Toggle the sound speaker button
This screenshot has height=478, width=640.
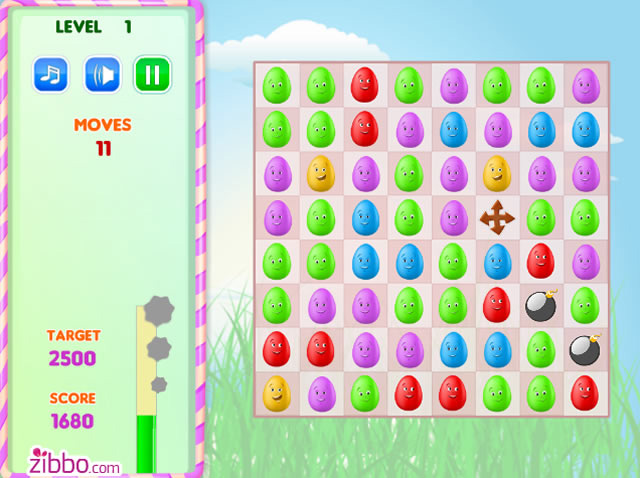102,74
